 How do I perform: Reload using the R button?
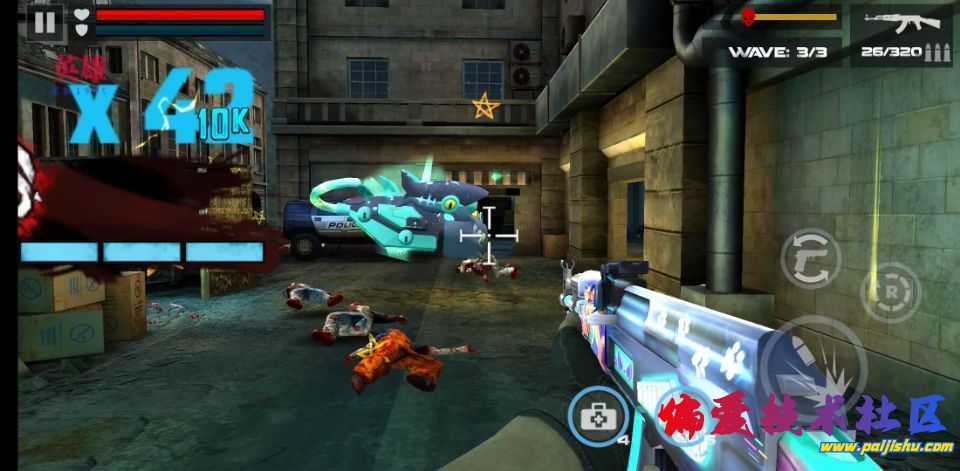888,292
